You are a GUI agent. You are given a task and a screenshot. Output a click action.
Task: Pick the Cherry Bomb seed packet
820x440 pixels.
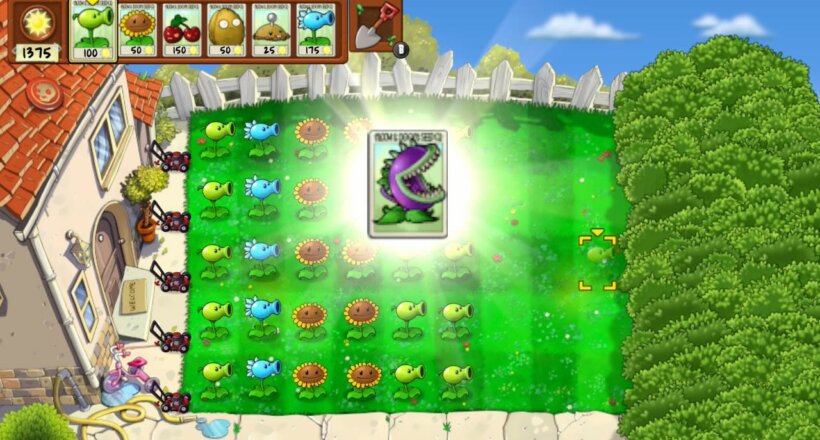(x=182, y=30)
